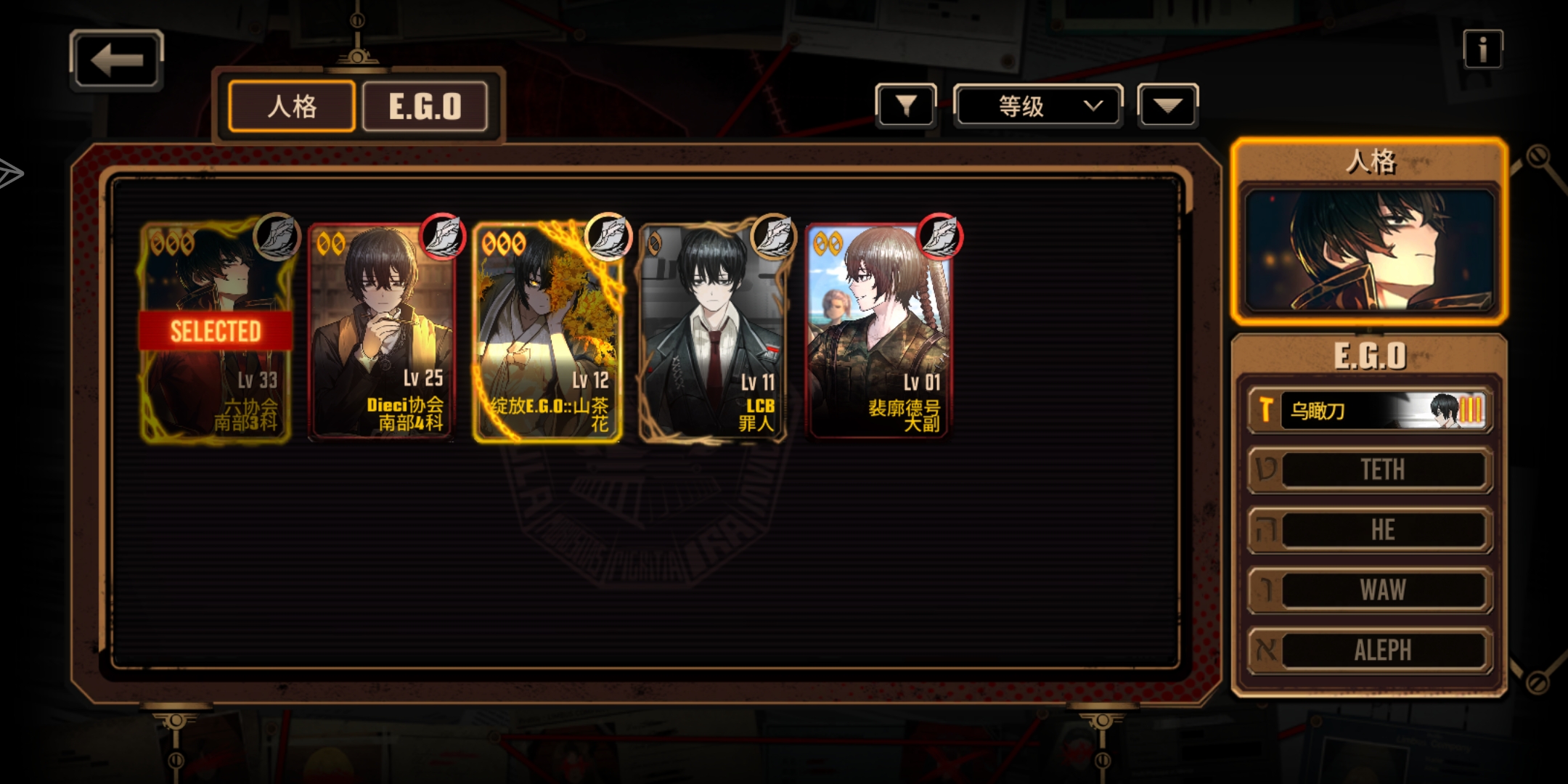Open the funnel filter options

[x=906, y=106]
